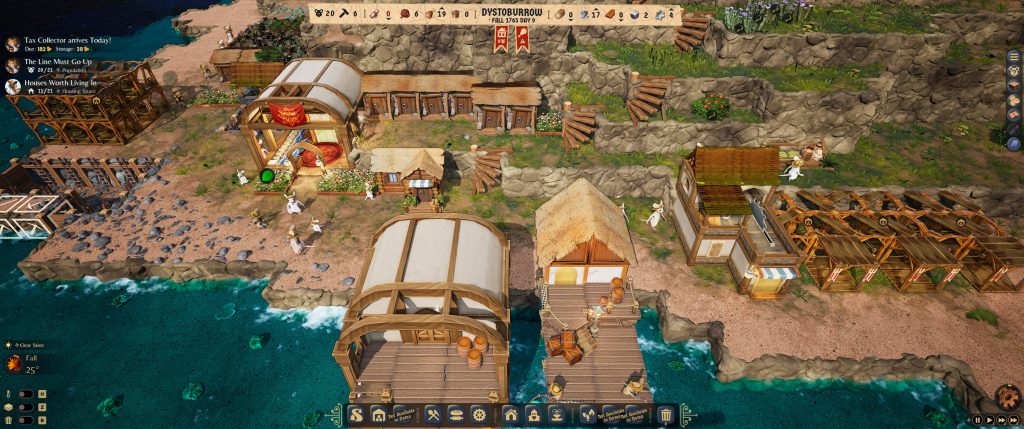Open the gear wheel menu button
1024x429 pixels.
click(1006, 397)
